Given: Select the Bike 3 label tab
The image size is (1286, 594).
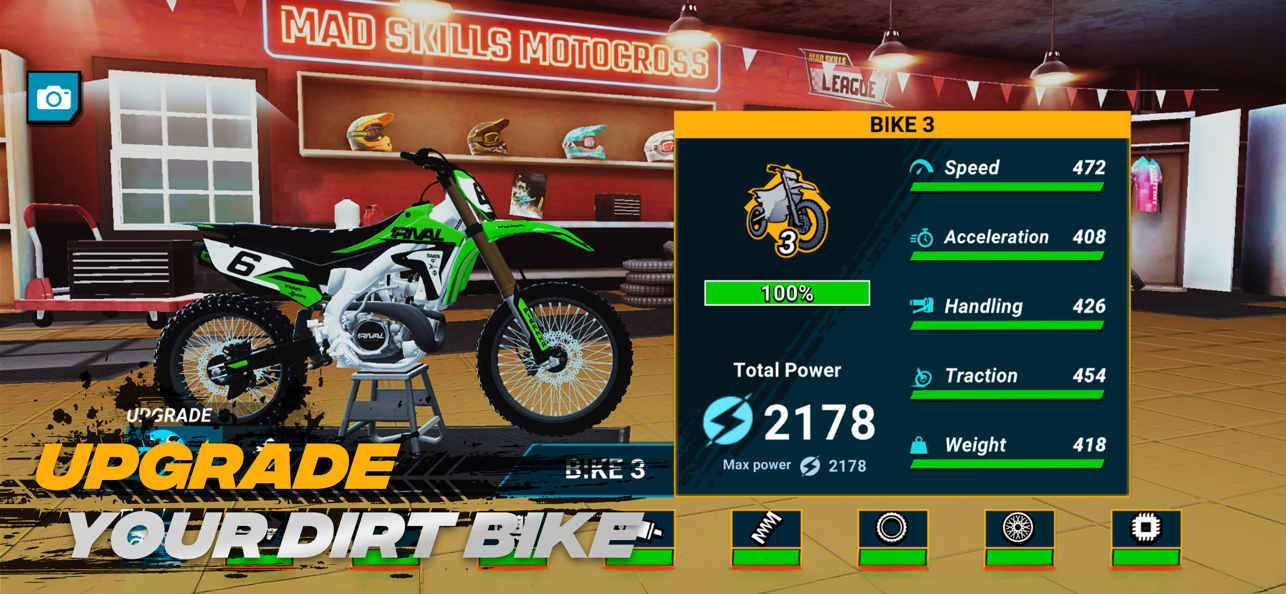Looking at the screenshot, I should point(603,469).
